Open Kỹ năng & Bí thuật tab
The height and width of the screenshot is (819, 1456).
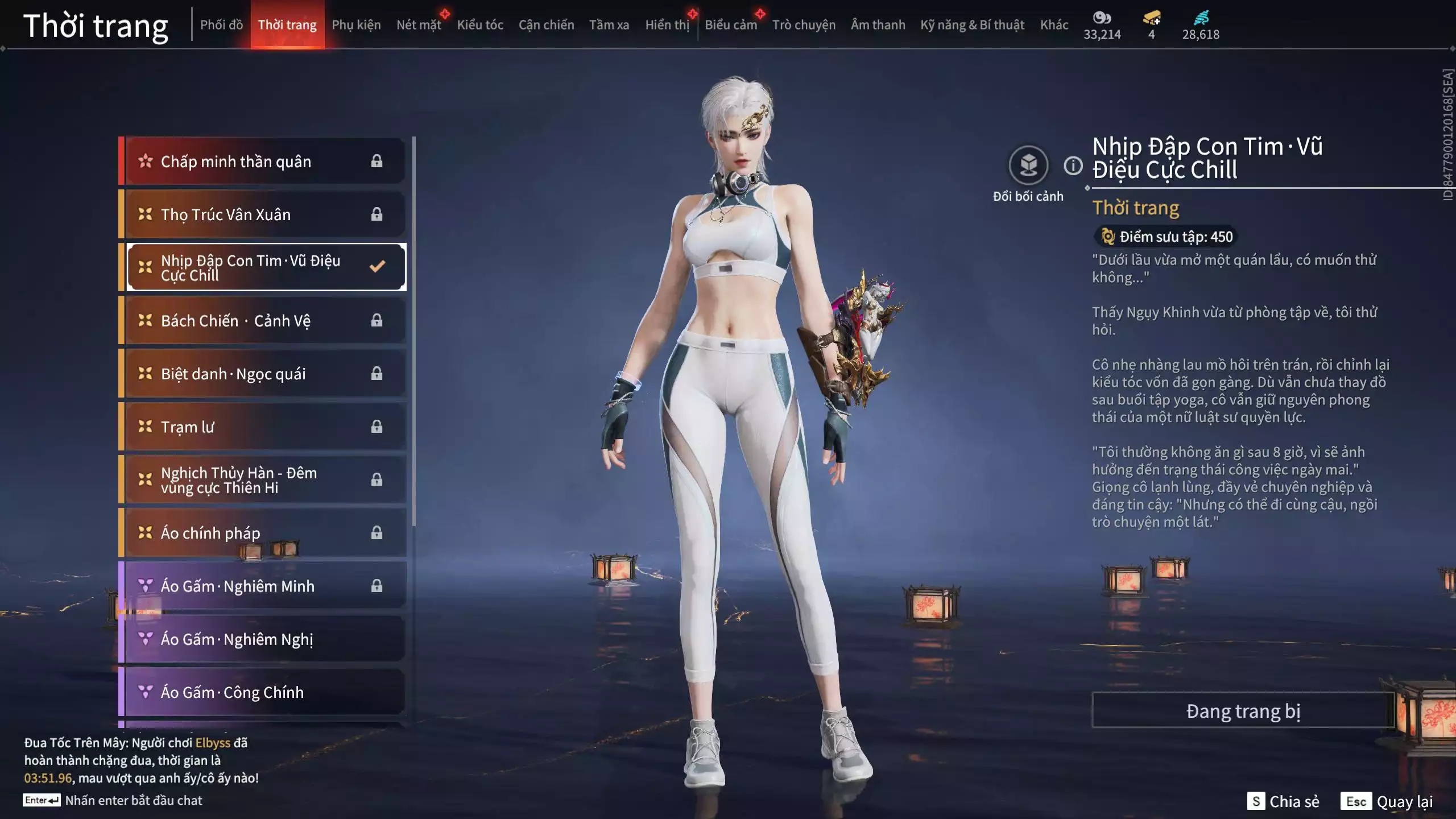972,25
